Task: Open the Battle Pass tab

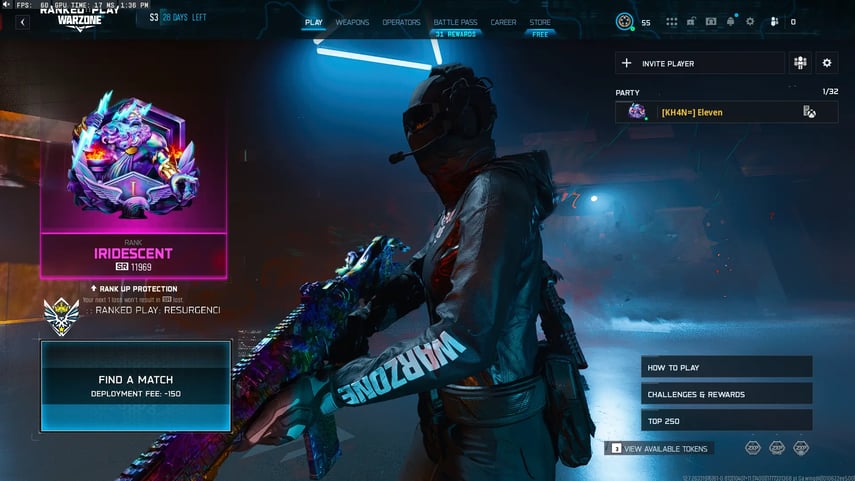Action: coord(453,22)
